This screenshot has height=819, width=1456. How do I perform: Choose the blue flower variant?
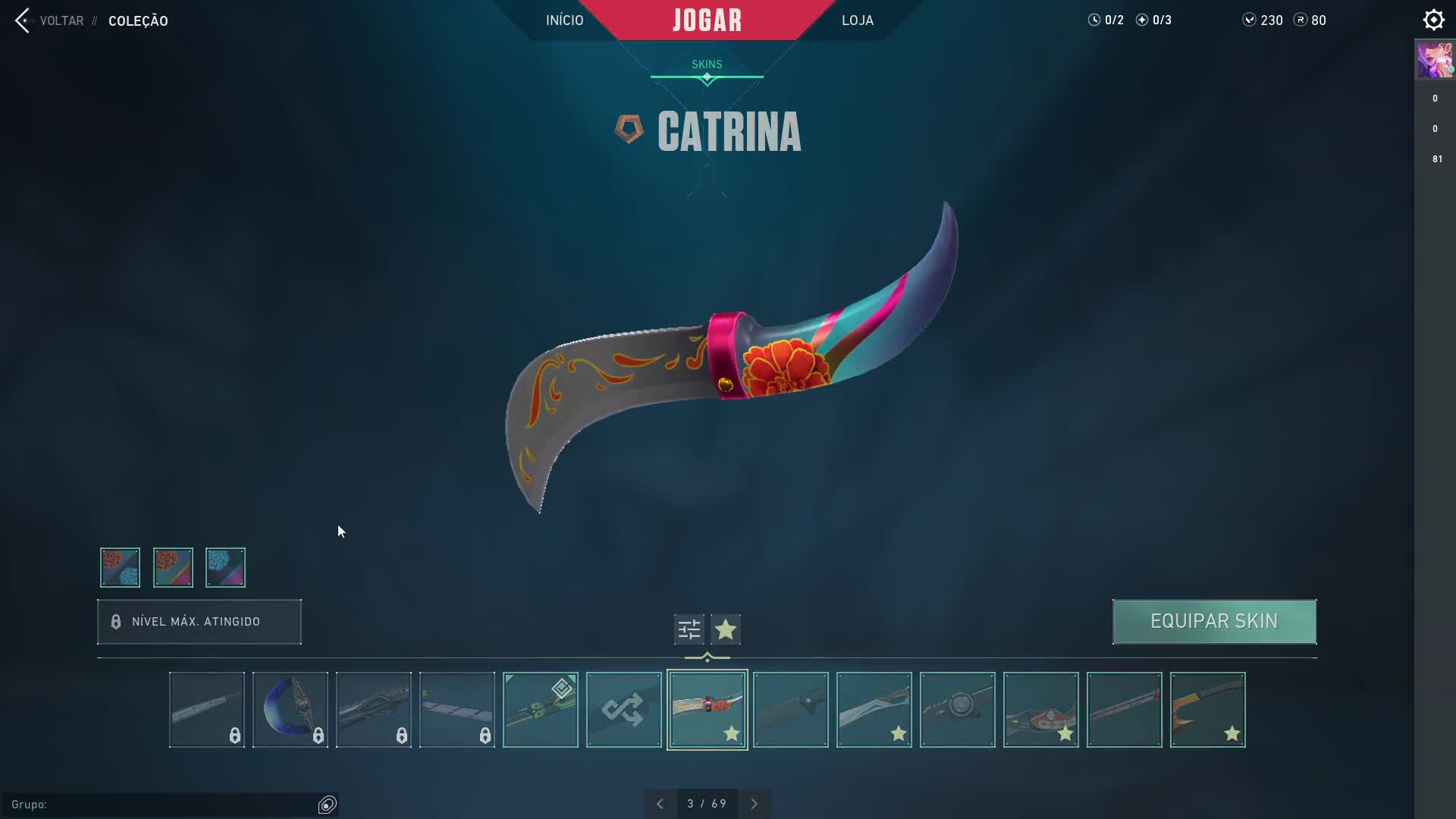[225, 567]
